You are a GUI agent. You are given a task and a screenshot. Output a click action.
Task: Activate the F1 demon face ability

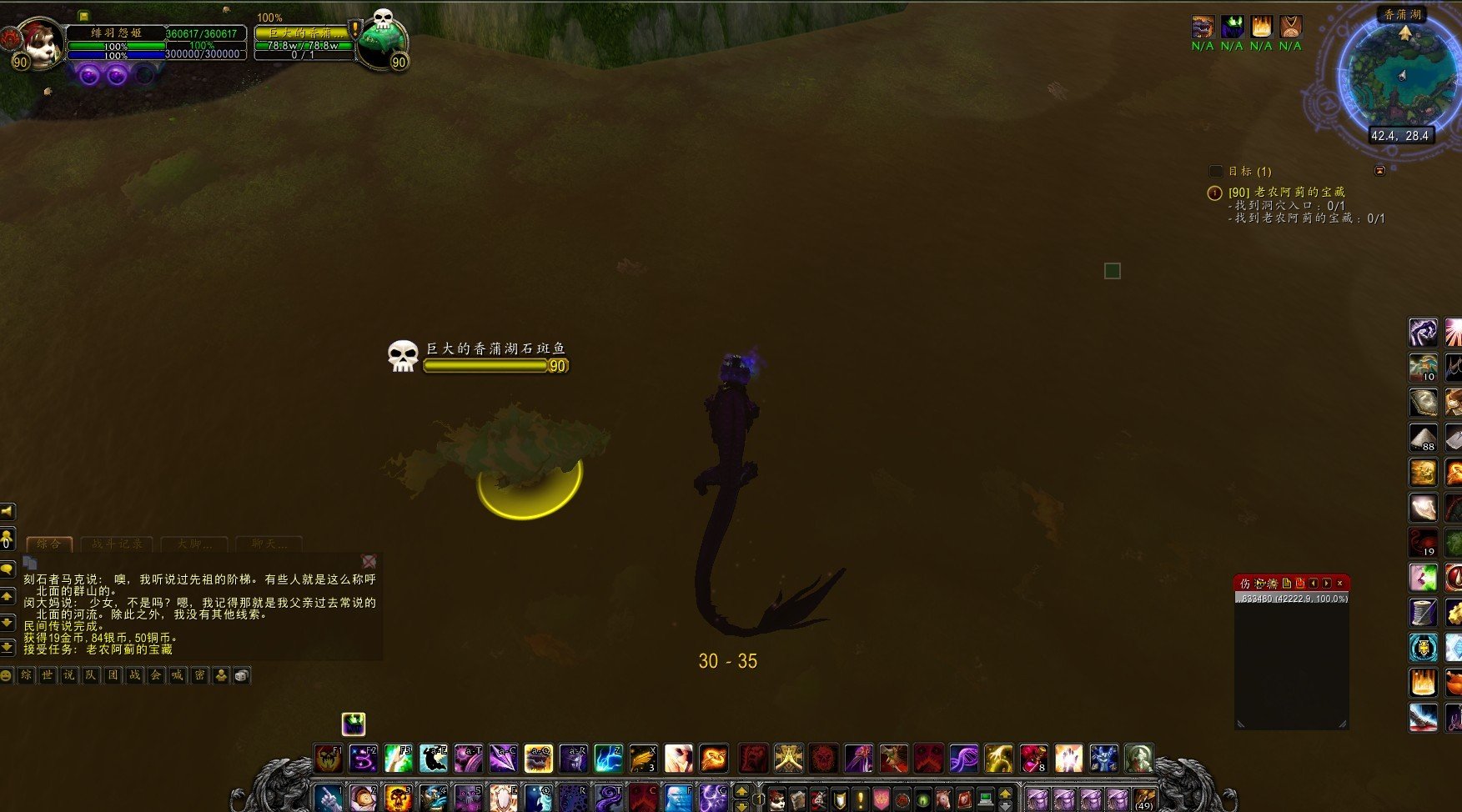(329, 759)
